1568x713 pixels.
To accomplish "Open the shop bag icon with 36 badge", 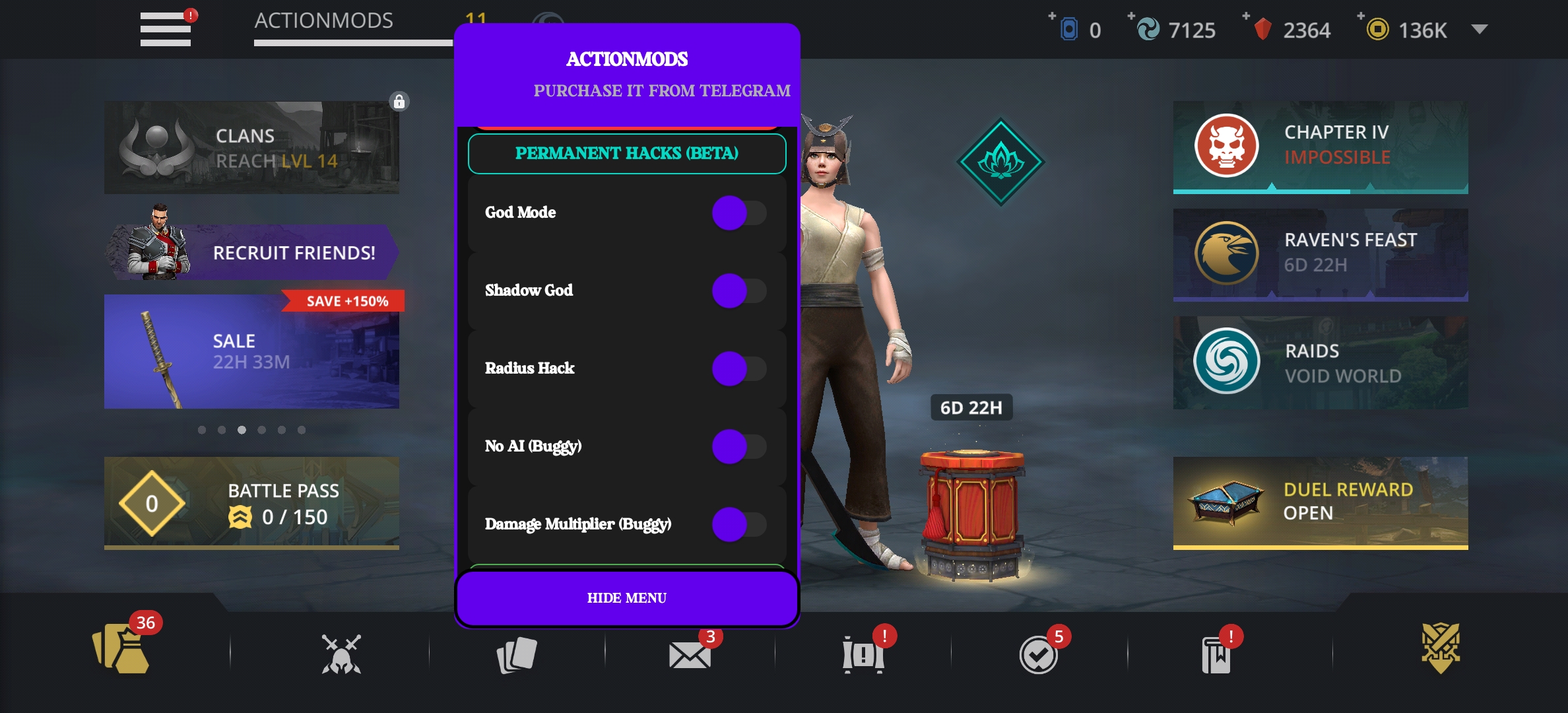I will click(122, 650).
